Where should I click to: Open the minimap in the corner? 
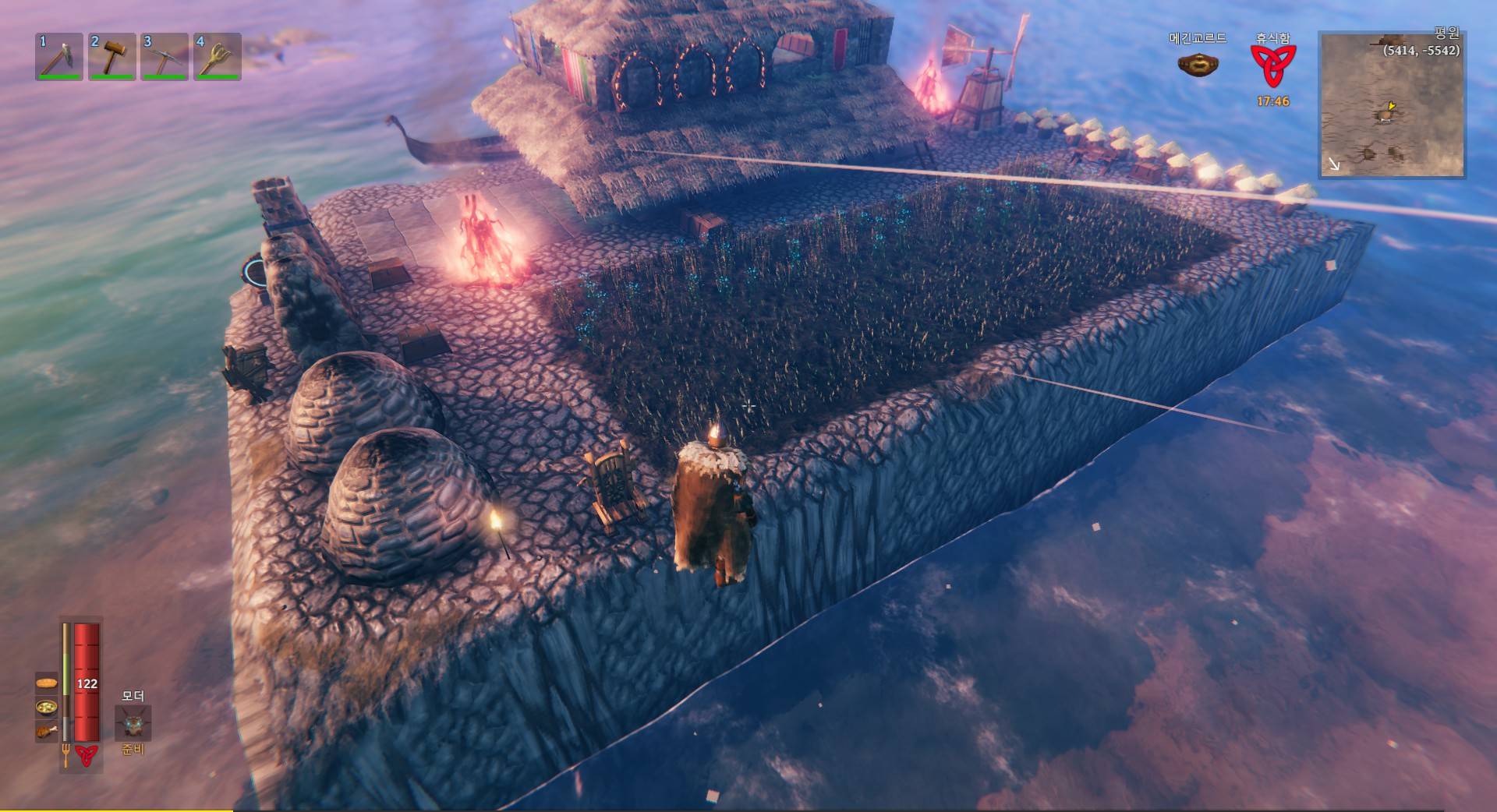[1391, 104]
